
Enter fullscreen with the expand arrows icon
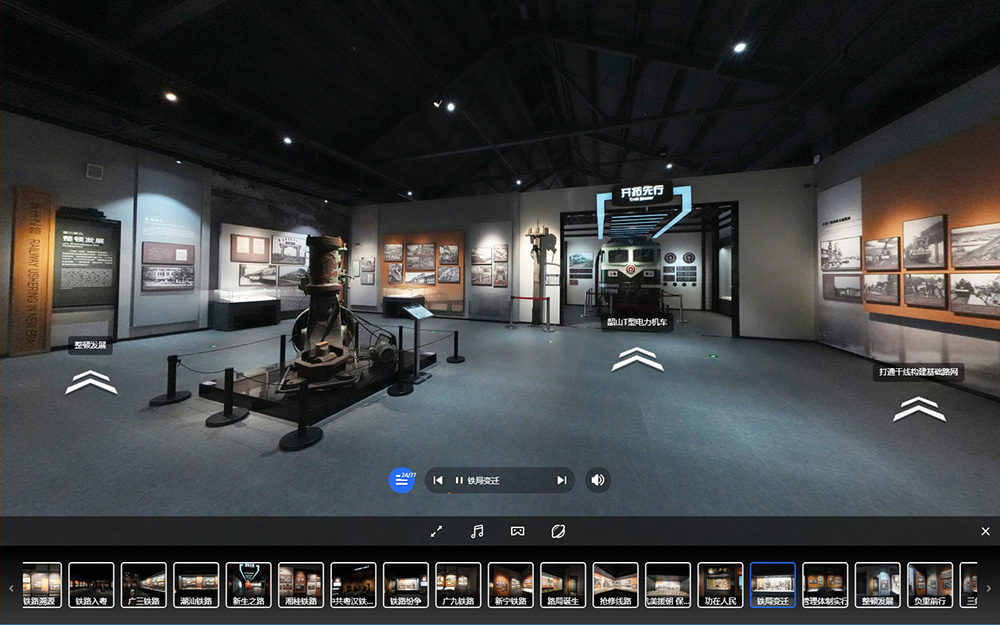pyautogui.click(x=436, y=531)
